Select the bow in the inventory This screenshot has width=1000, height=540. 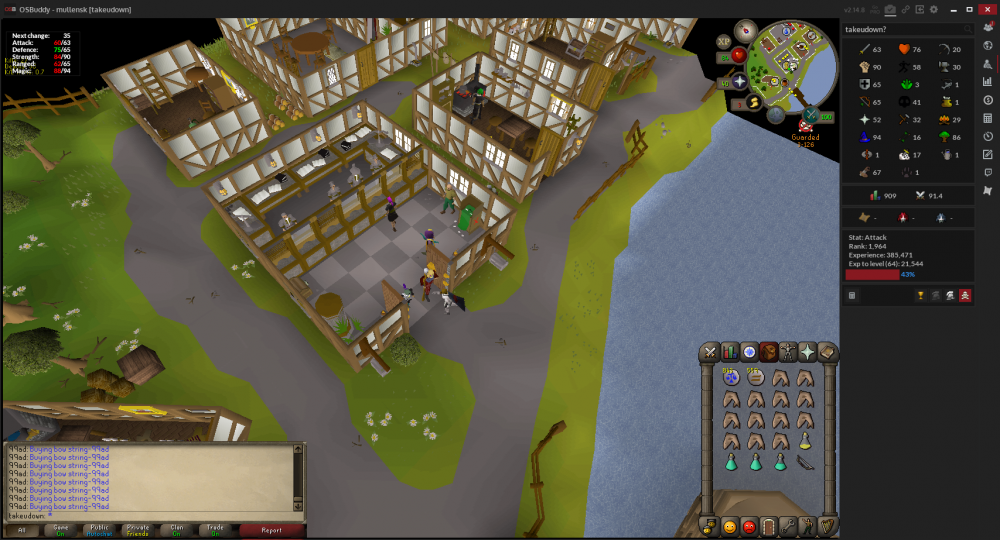[x=805, y=462]
